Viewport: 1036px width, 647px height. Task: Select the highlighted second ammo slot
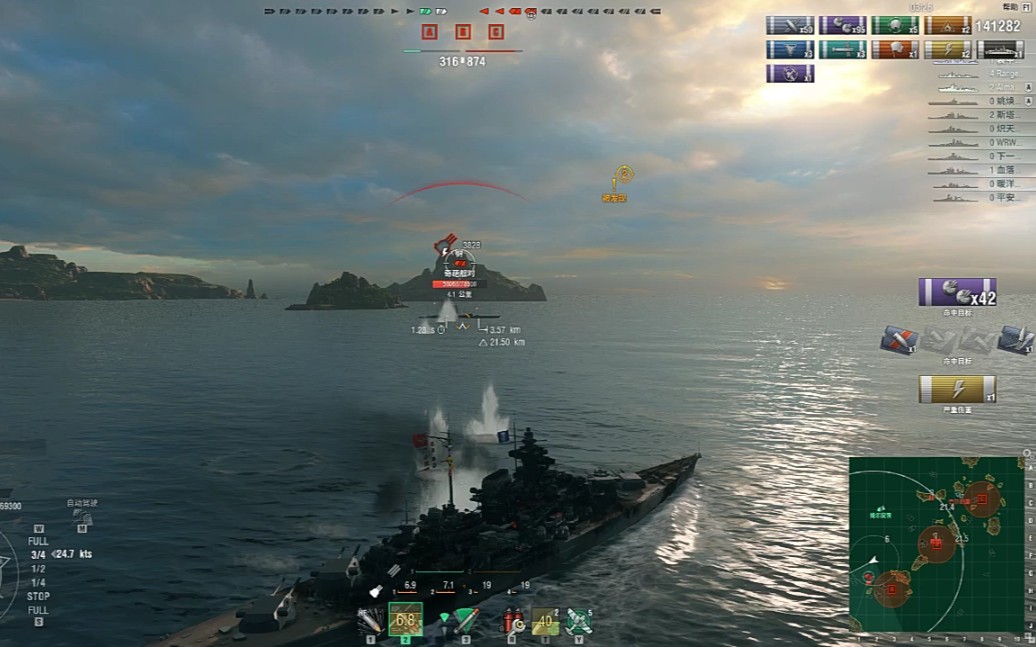(x=405, y=620)
